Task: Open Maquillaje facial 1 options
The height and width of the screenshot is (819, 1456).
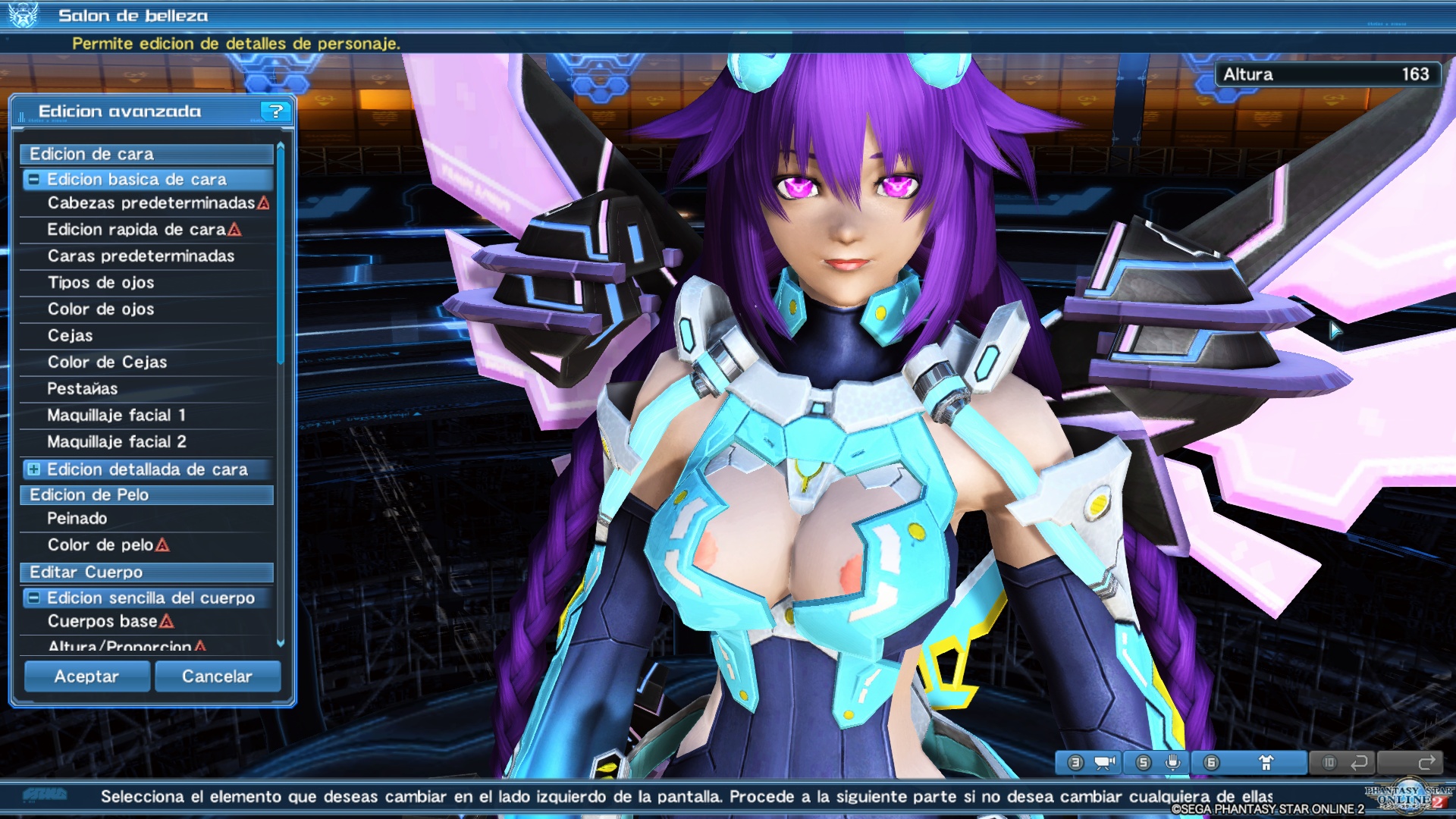Action: [121, 415]
